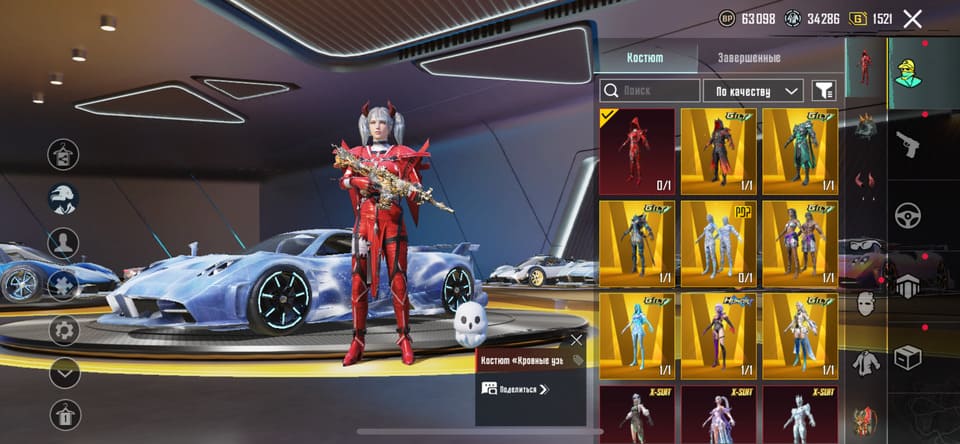This screenshot has width=960, height=444.
Task: Select the horns headgear subcategory
Action: (x=865, y=183)
